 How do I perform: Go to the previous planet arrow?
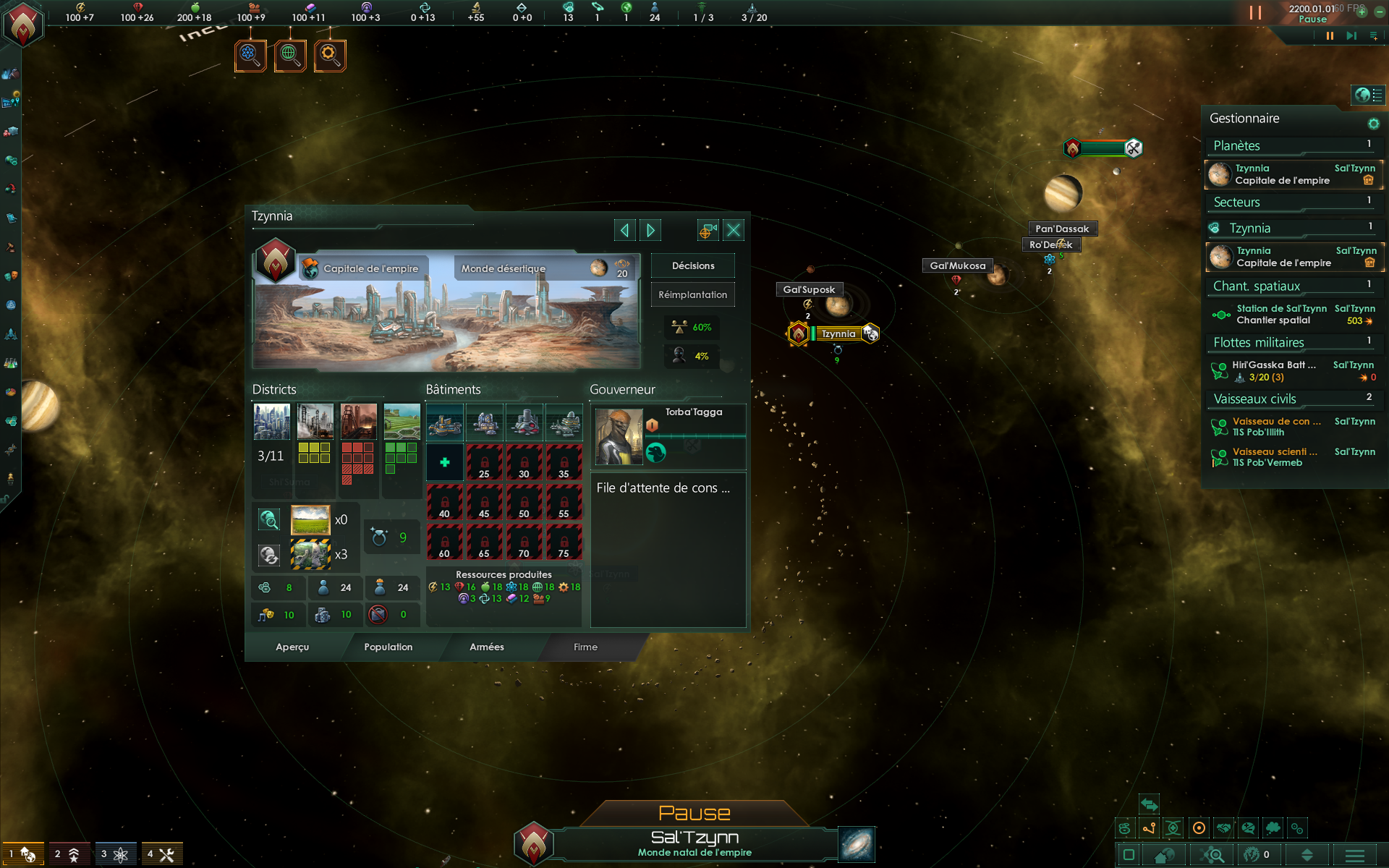[624, 230]
